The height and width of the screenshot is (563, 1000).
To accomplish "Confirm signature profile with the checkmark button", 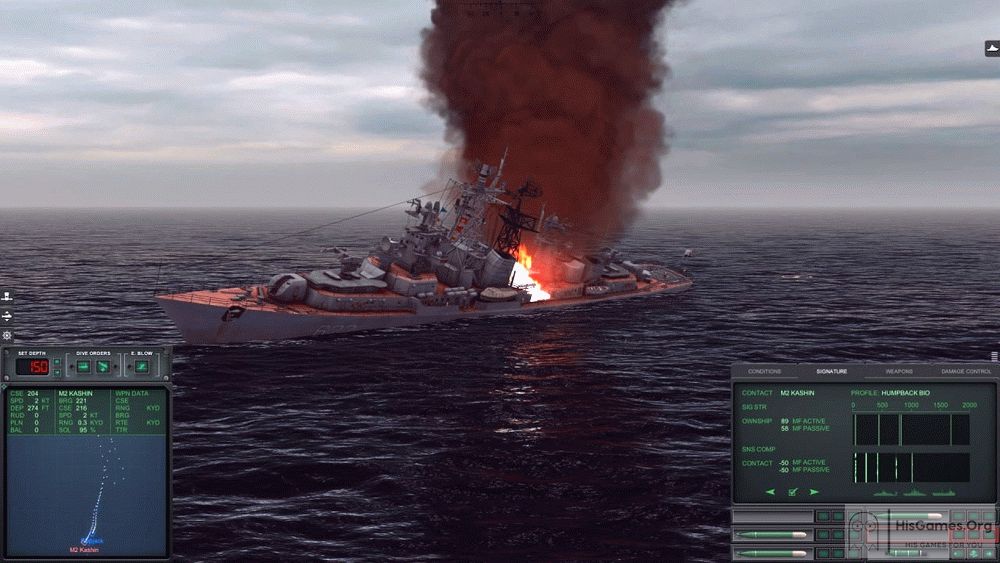I will tap(792, 492).
